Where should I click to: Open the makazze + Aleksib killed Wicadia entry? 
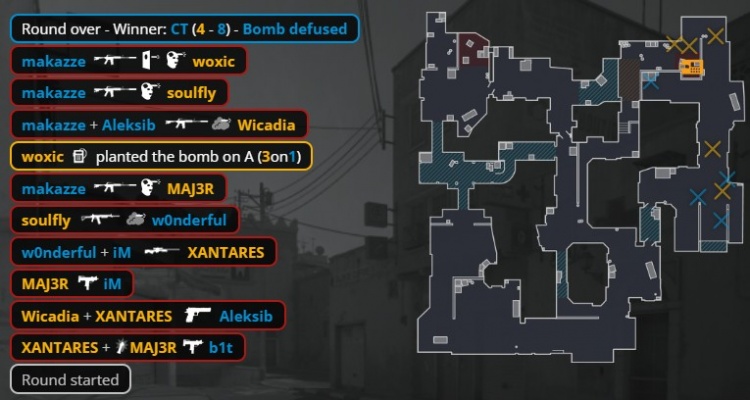(x=158, y=125)
